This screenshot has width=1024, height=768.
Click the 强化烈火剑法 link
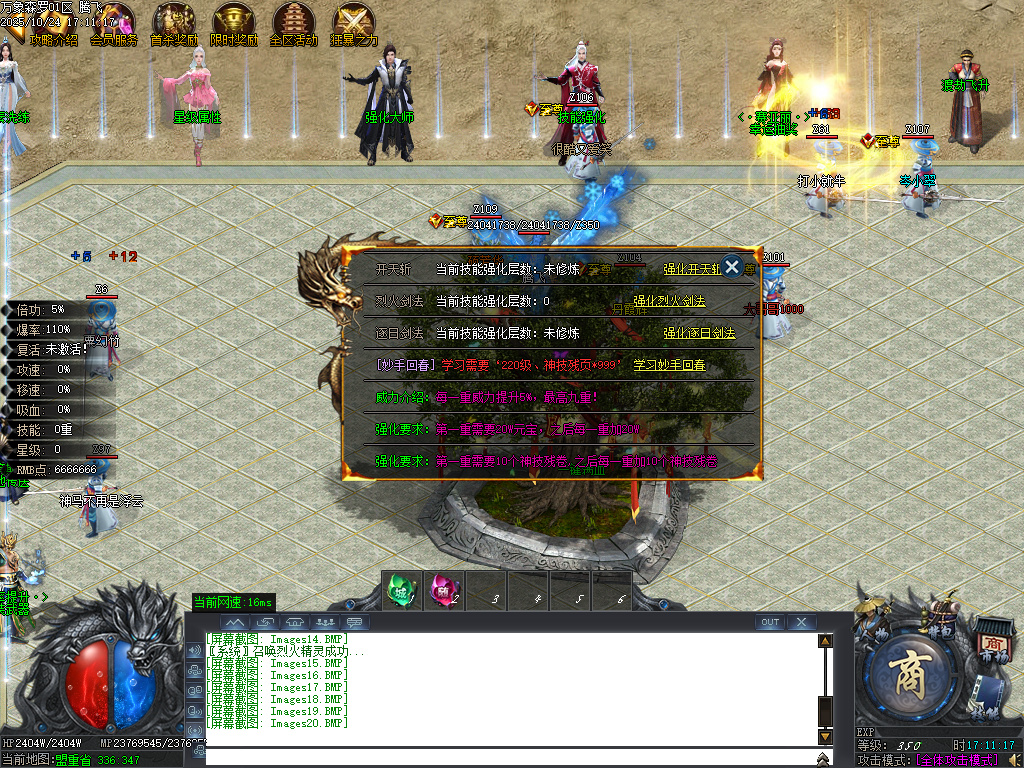click(669, 301)
